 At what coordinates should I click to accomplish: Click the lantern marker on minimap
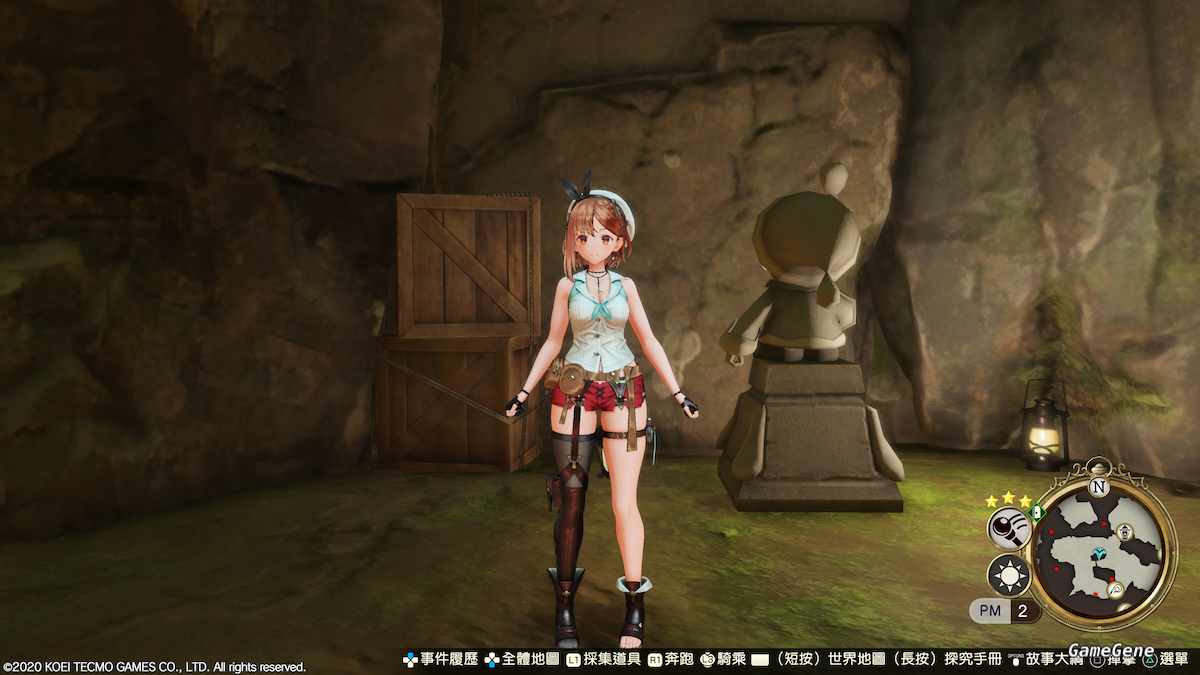tap(1124, 533)
